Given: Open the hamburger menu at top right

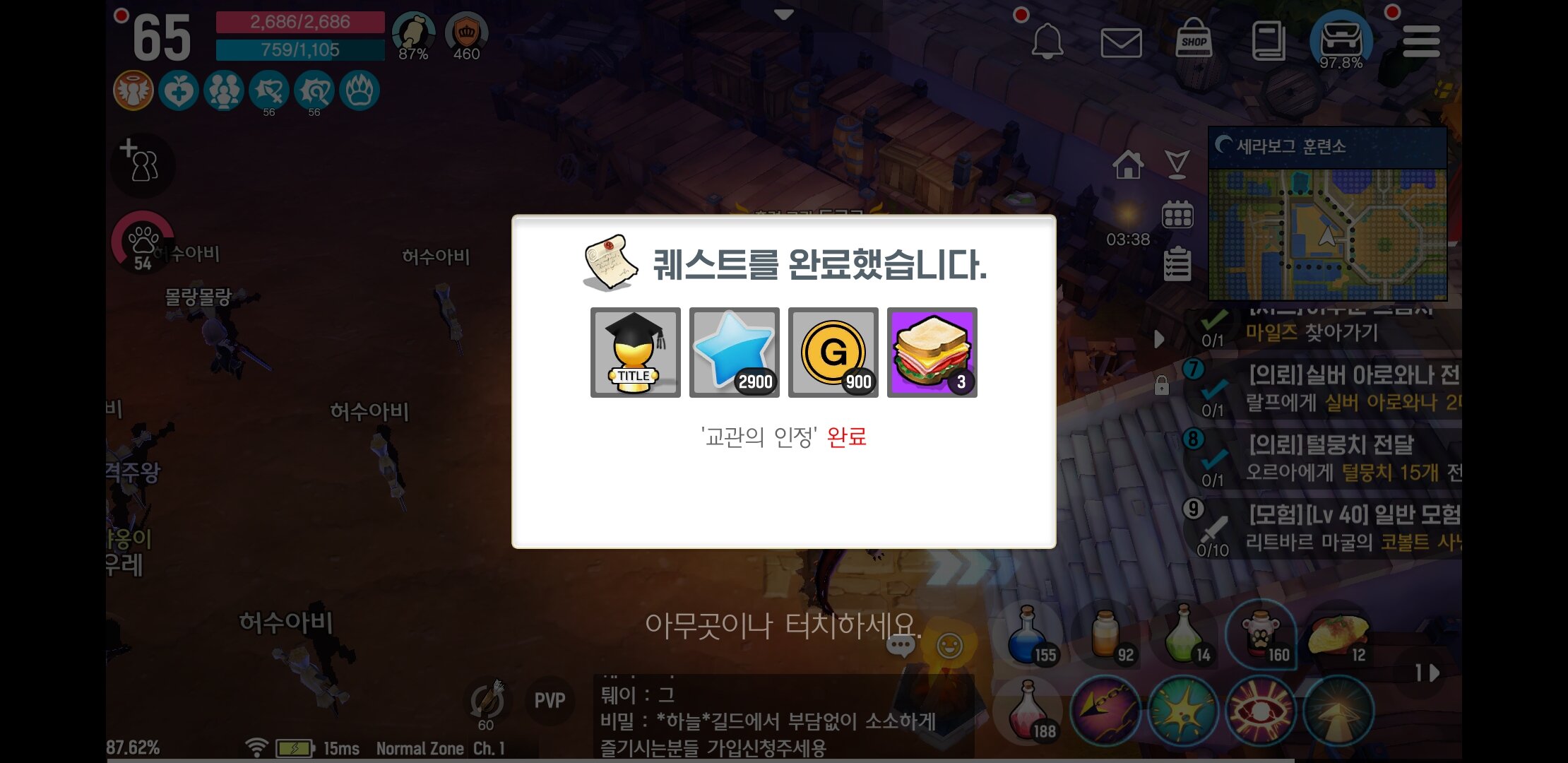Looking at the screenshot, I should click(1423, 41).
